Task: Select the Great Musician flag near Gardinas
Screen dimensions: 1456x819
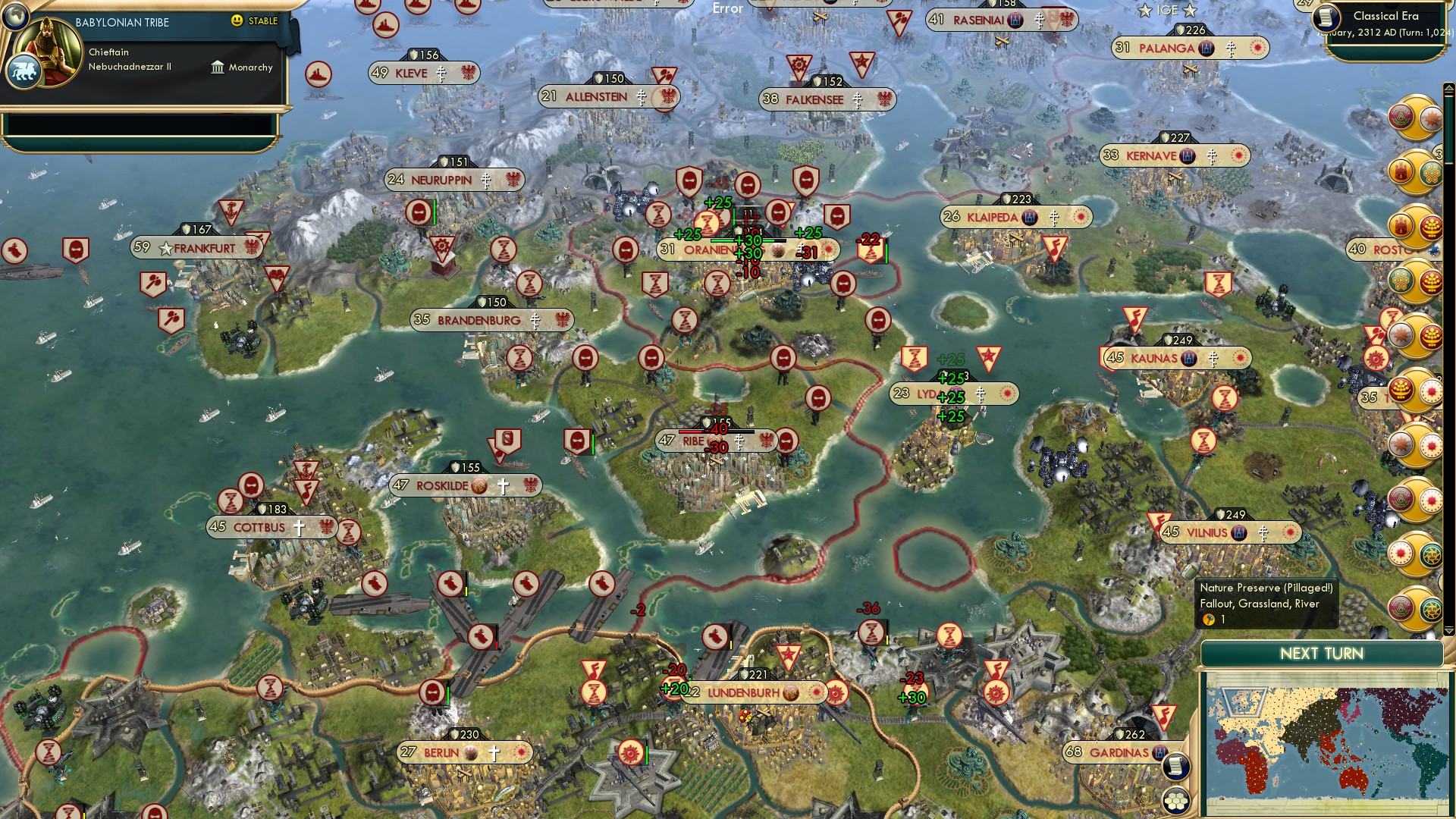Action: (x=1165, y=716)
